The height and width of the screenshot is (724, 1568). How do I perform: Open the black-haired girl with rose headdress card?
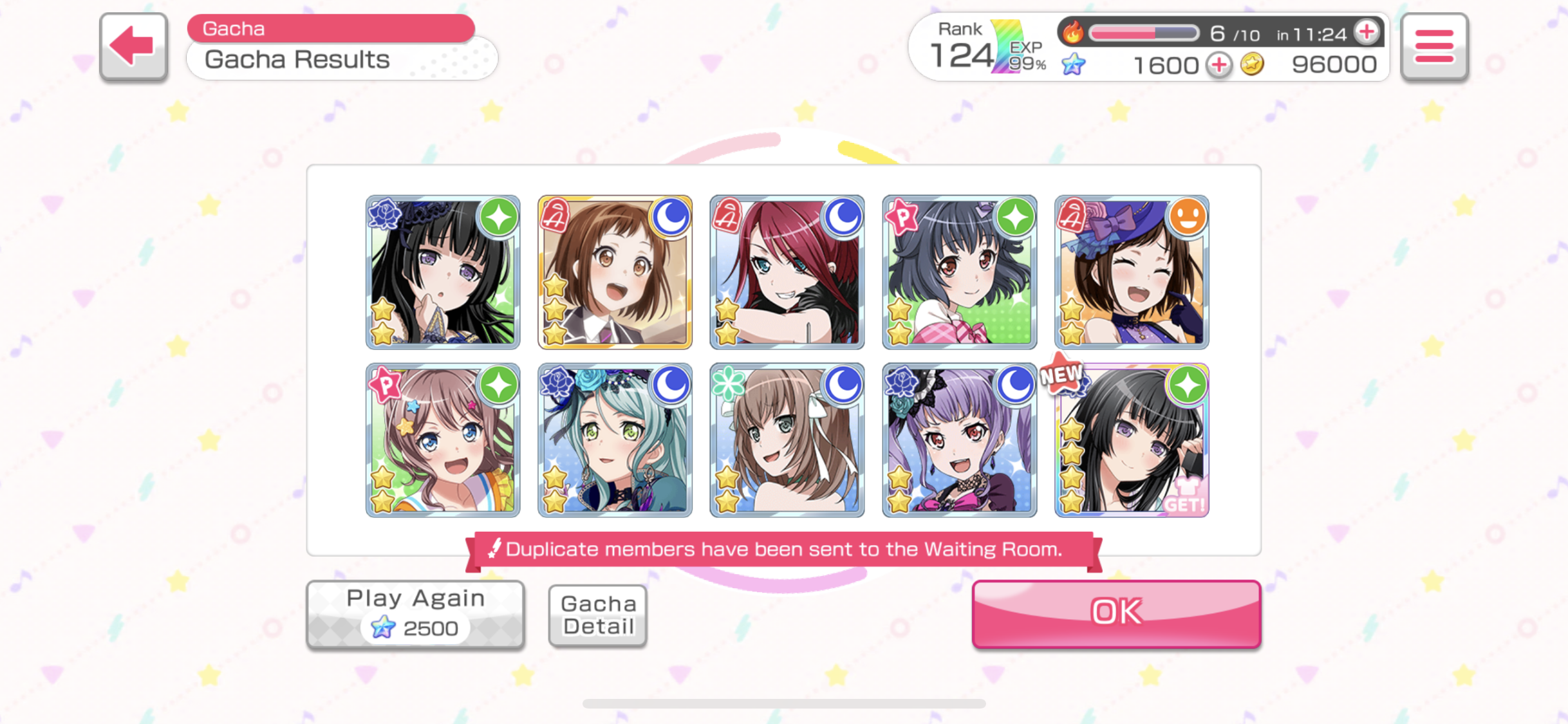(443, 272)
